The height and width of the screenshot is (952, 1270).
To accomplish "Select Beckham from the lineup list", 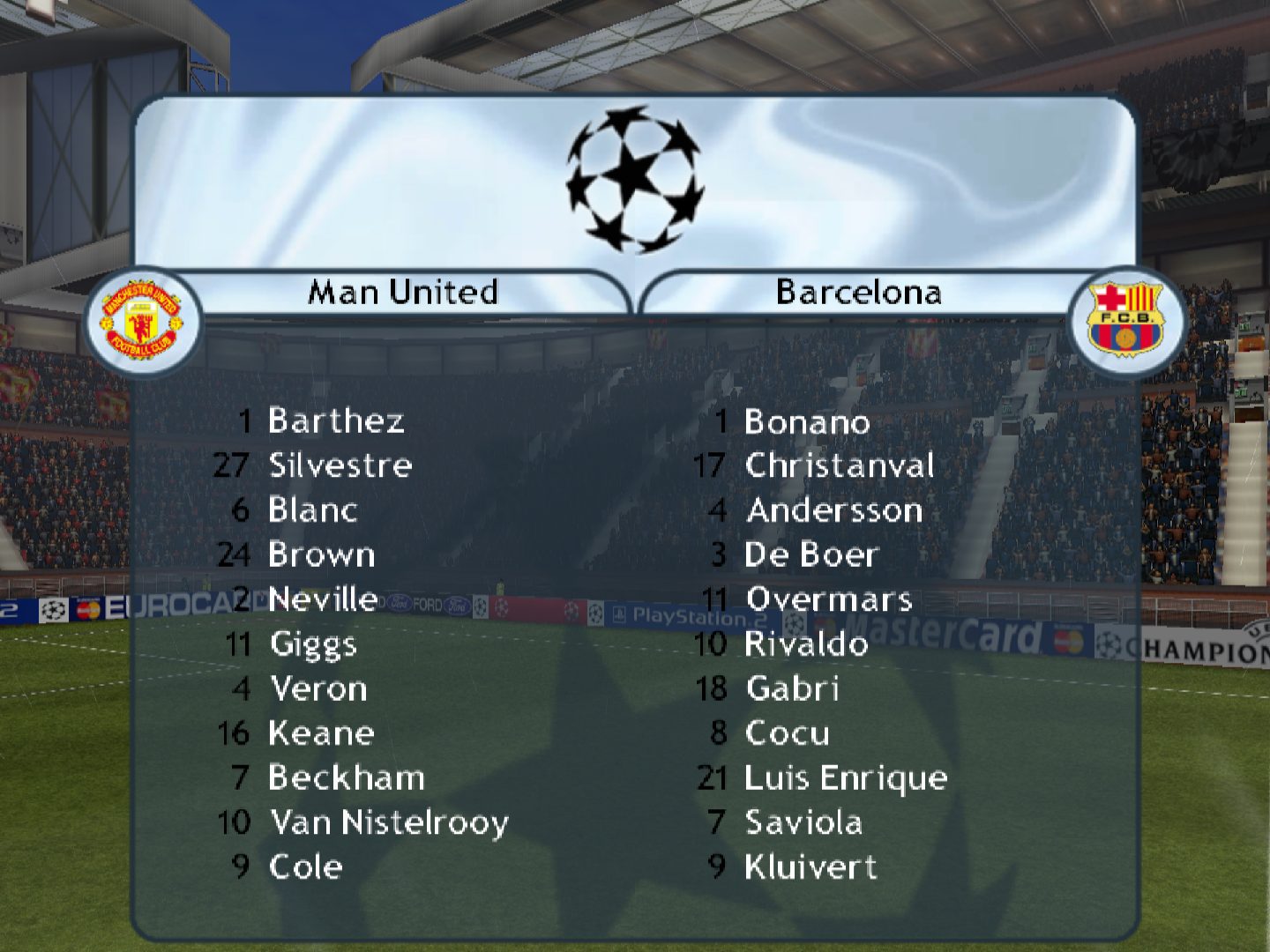I will tap(347, 778).
